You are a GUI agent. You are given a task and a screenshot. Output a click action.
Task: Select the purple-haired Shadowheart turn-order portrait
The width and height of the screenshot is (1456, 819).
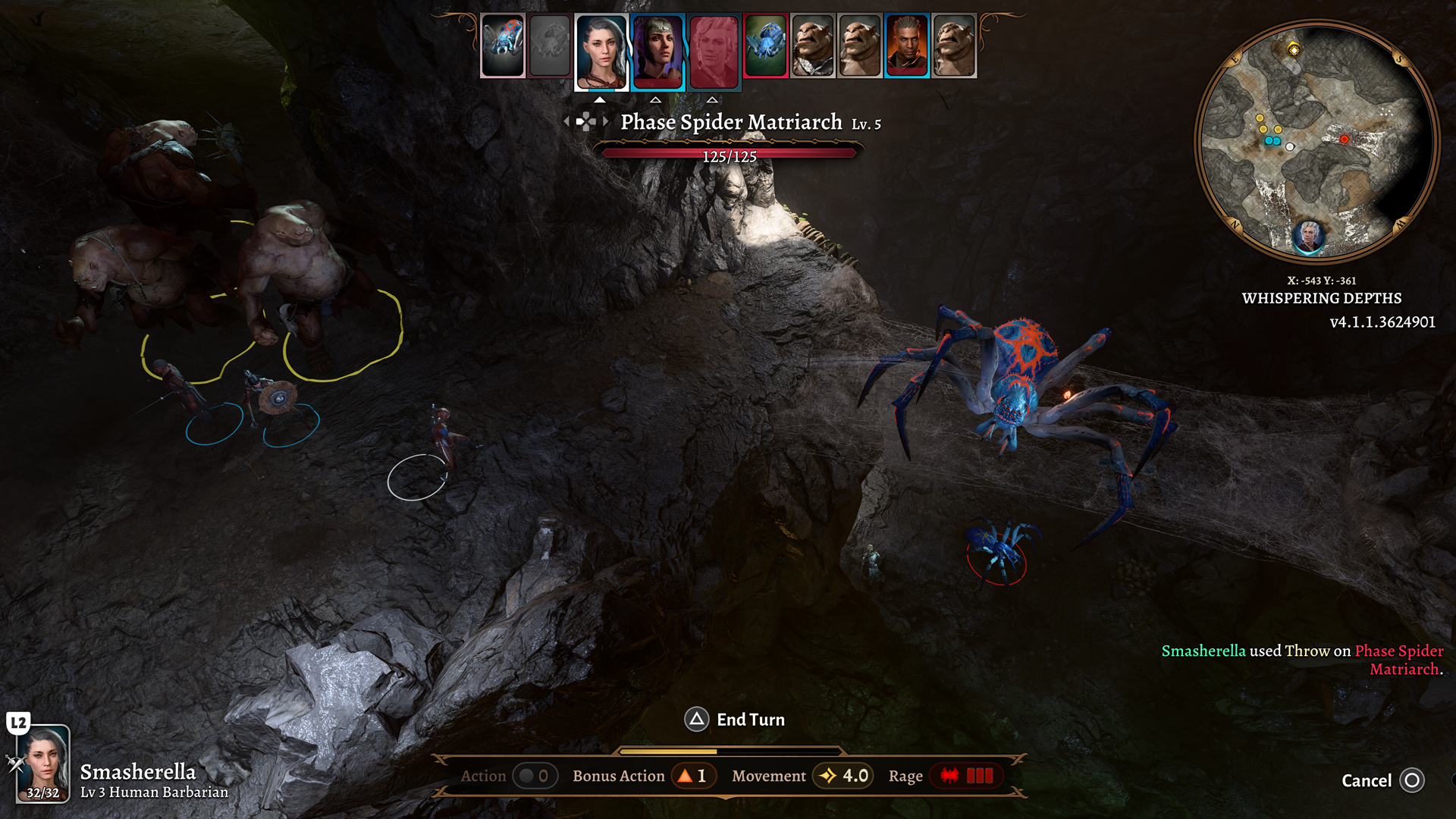click(x=657, y=52)
